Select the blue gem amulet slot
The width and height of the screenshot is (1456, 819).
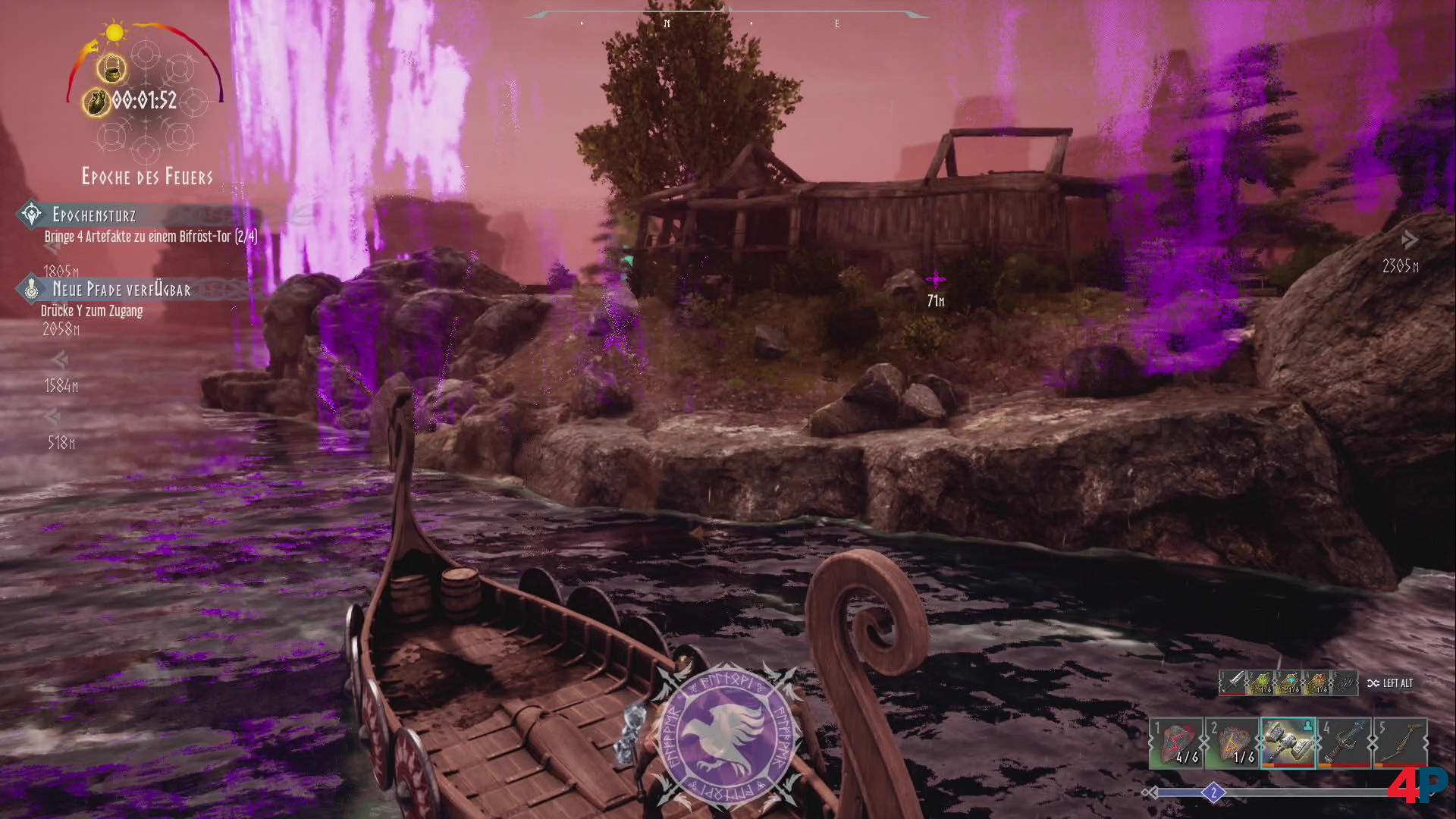1288,682
